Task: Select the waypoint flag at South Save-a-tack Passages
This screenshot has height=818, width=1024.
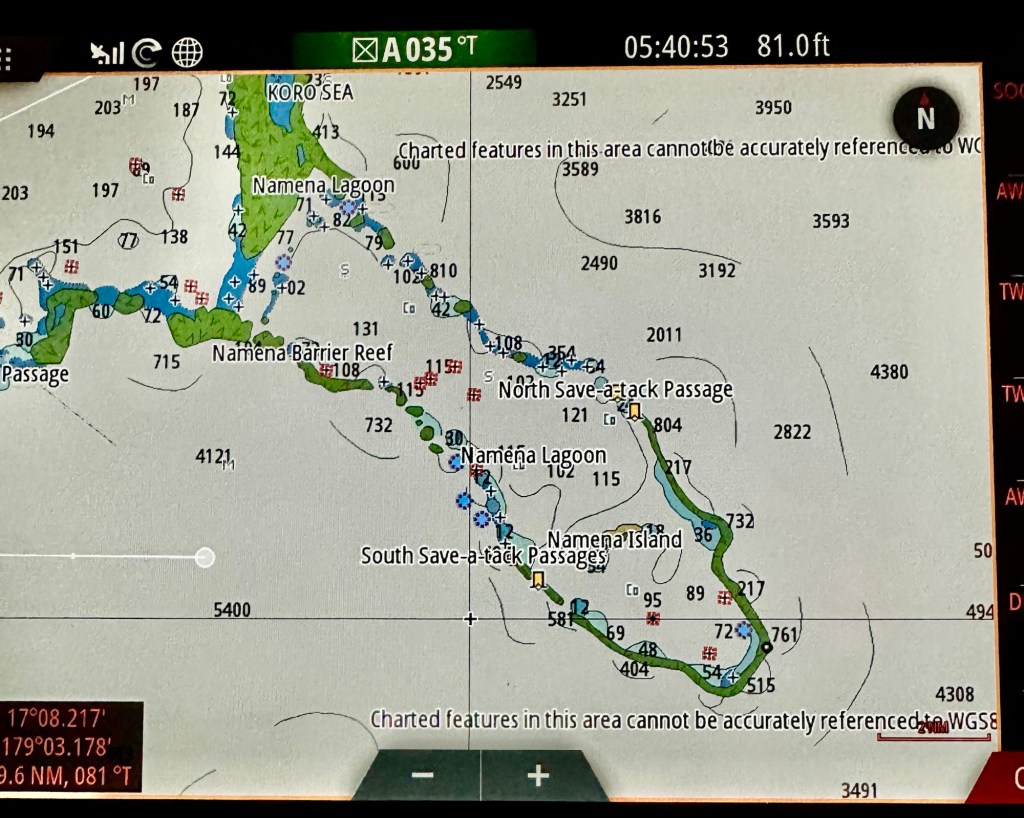Action: pos(538,580)
